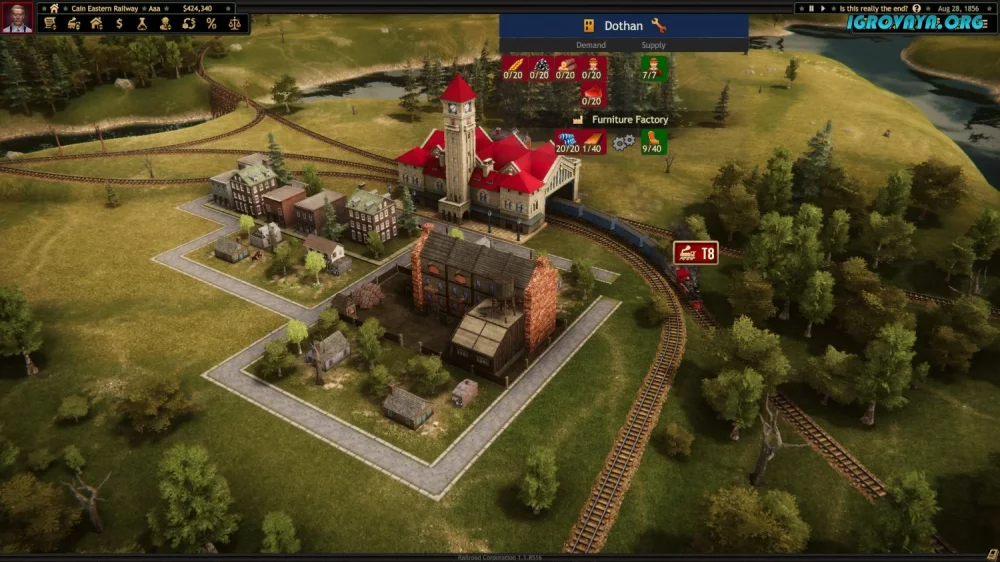Click the Furniture Factory label
Viewport: 1000px width, 562px height.
629,119
